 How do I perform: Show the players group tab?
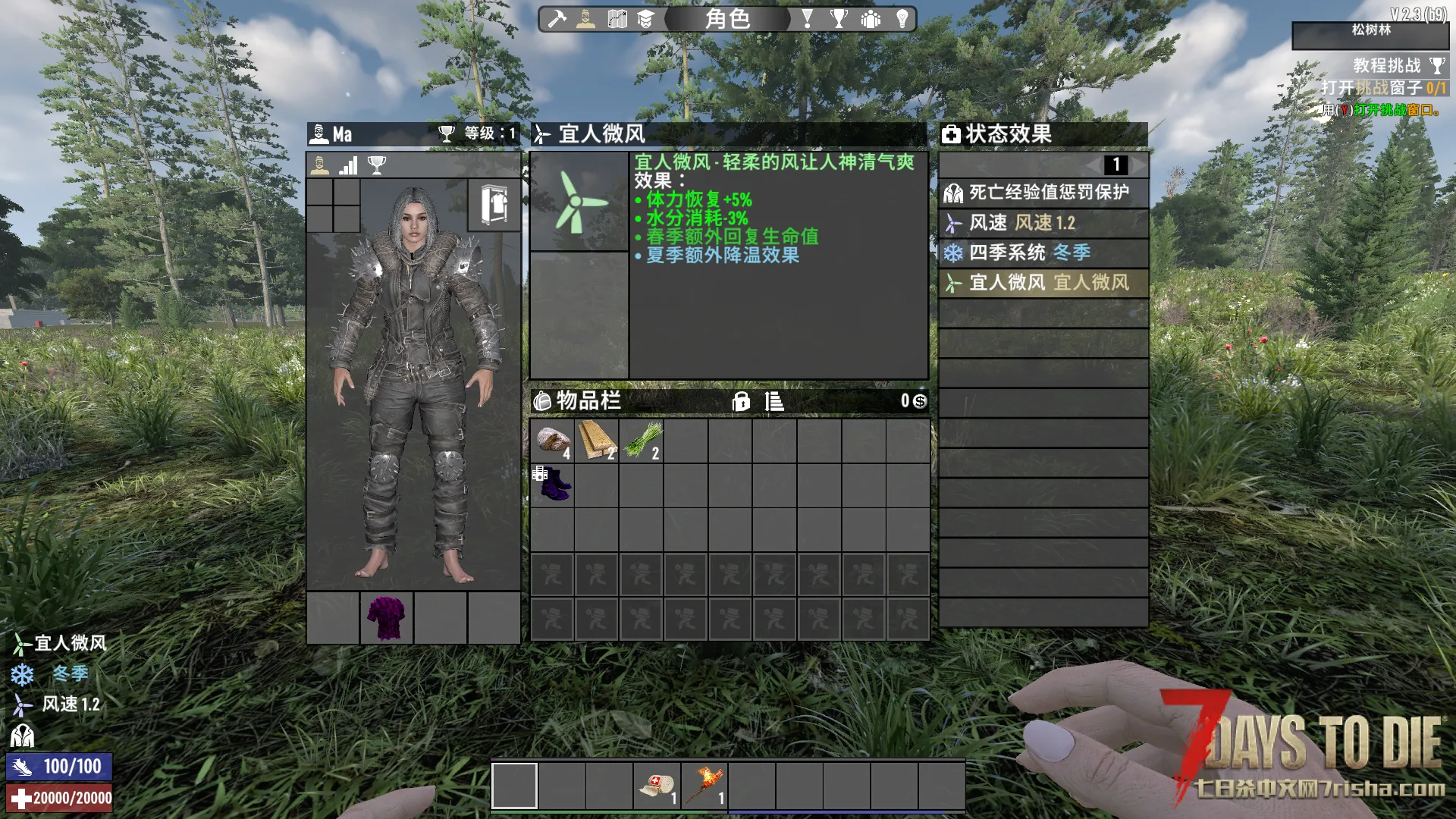coord(871,19)
